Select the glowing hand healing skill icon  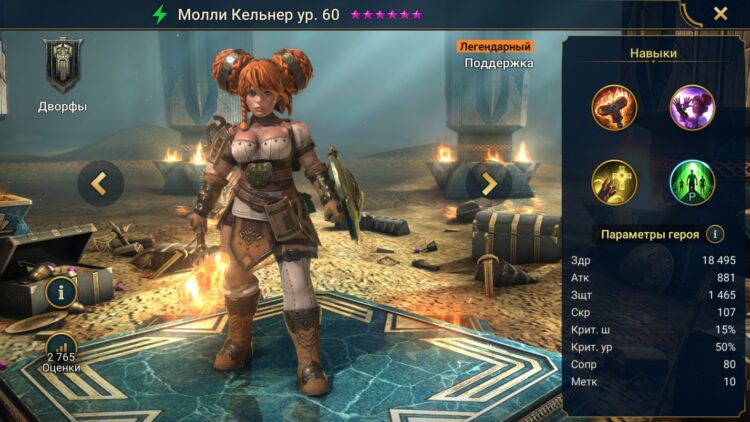pos(614,182)
